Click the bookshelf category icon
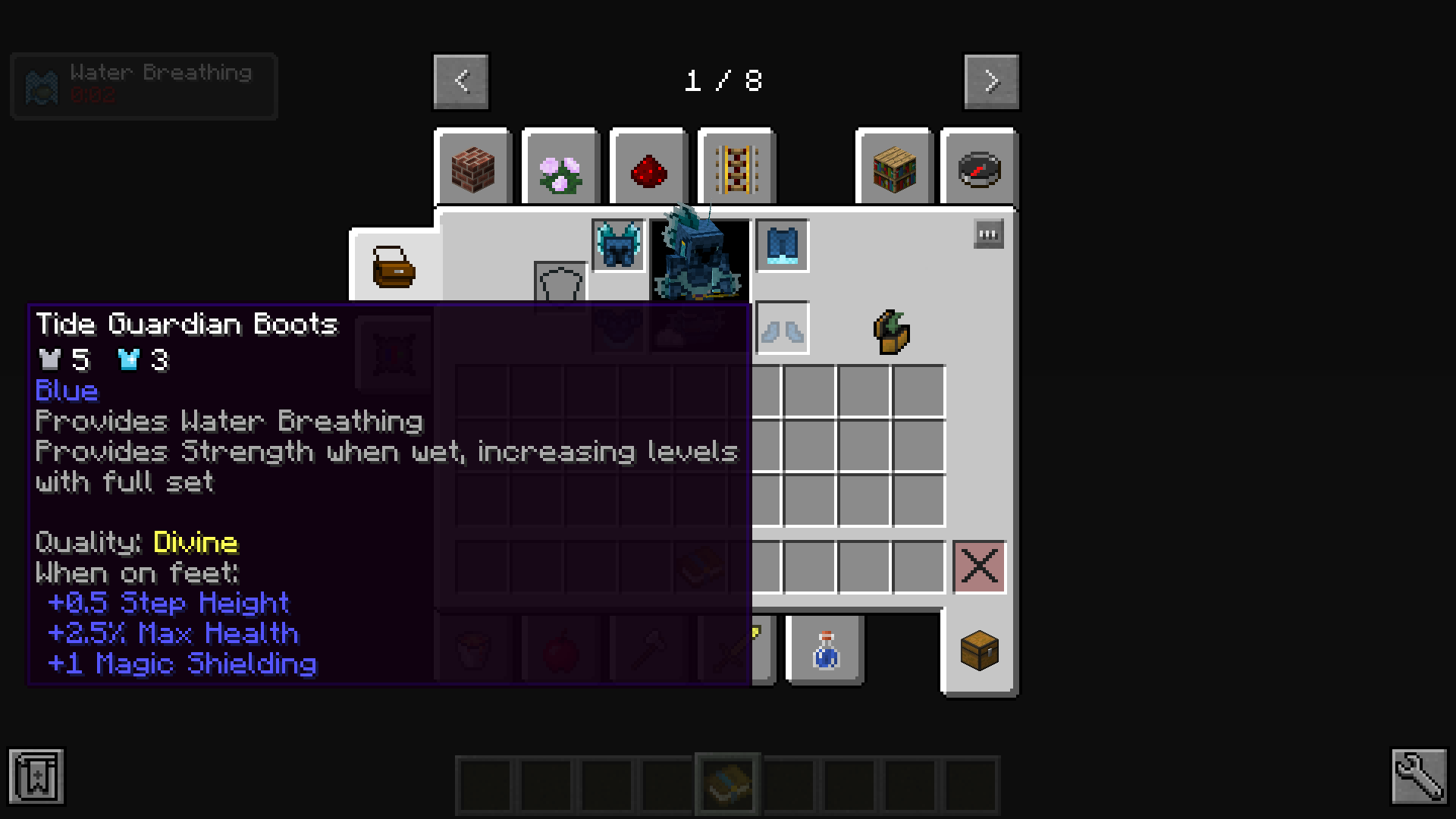The width and height of the screenshot is (1456, 819). (x=893, y=168)
